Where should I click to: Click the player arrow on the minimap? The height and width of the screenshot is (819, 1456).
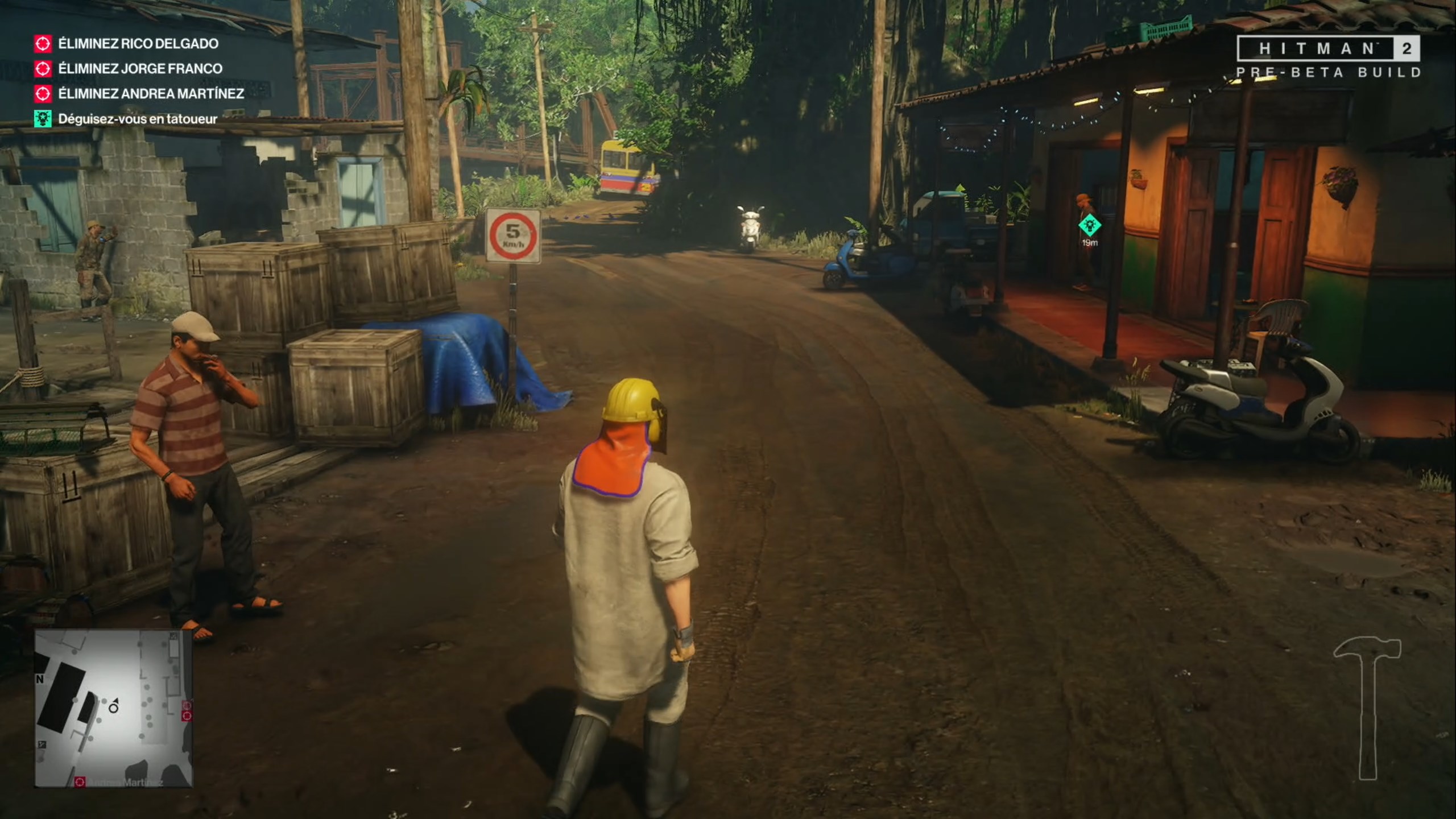click(x=114, y=708)
